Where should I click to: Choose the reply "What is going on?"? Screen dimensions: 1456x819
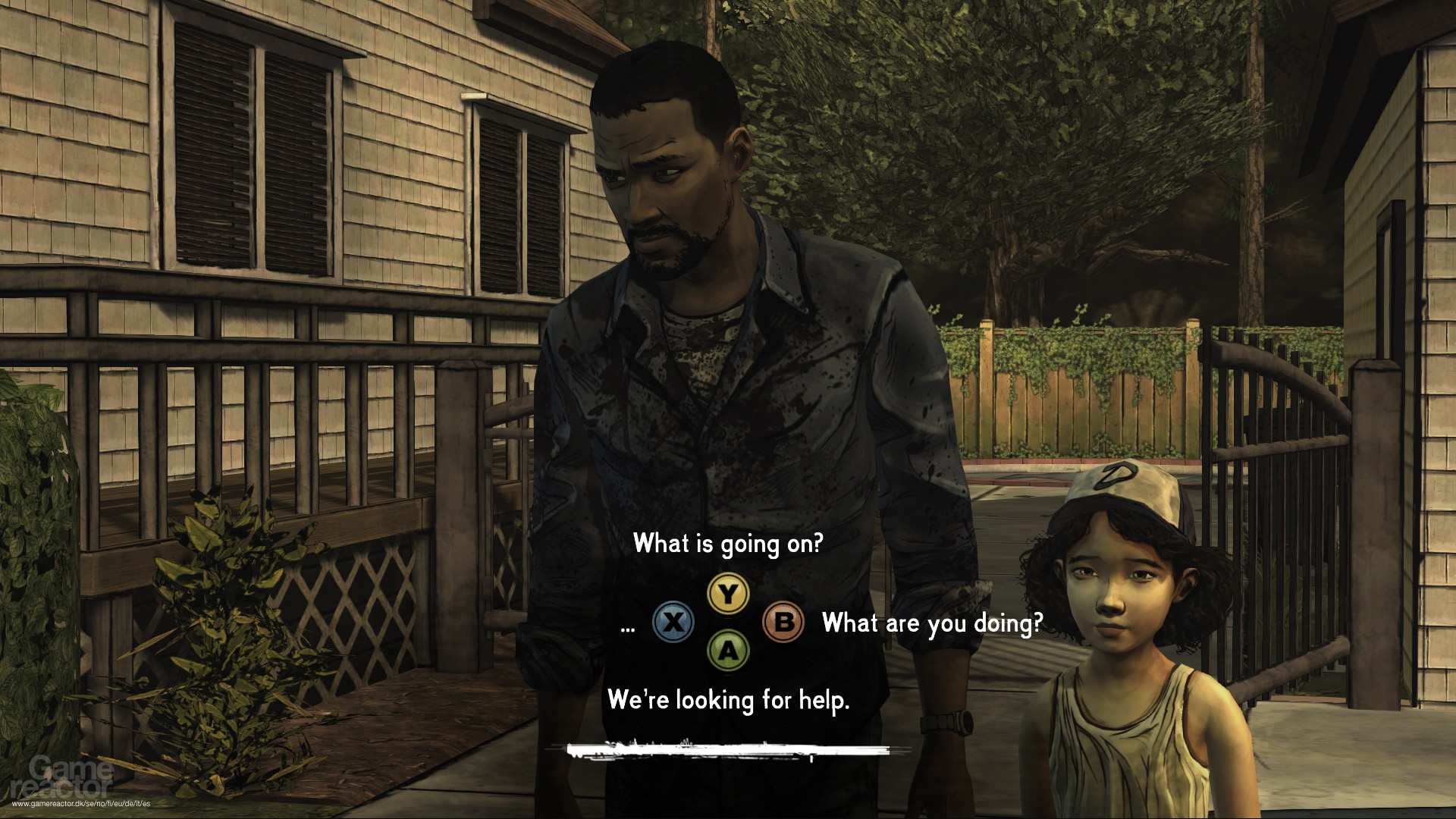(x=727, y=544)
